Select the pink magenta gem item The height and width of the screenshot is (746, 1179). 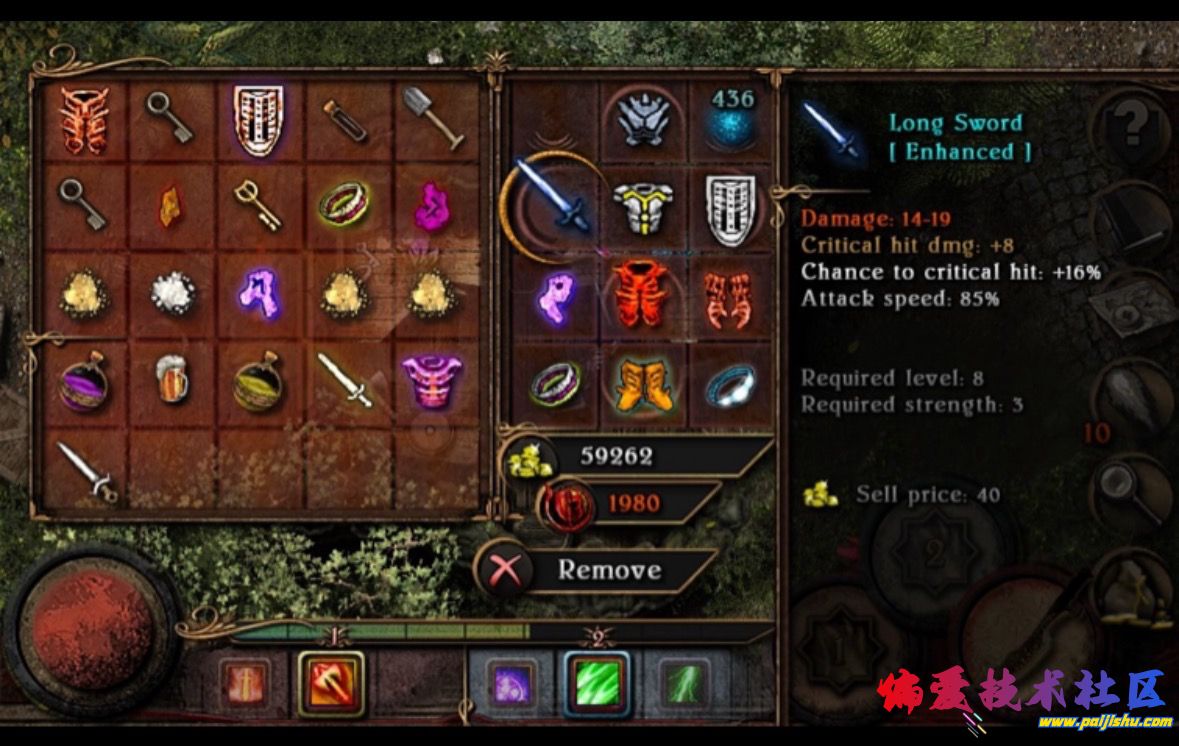pyautogui.click(x=433, y=204)
